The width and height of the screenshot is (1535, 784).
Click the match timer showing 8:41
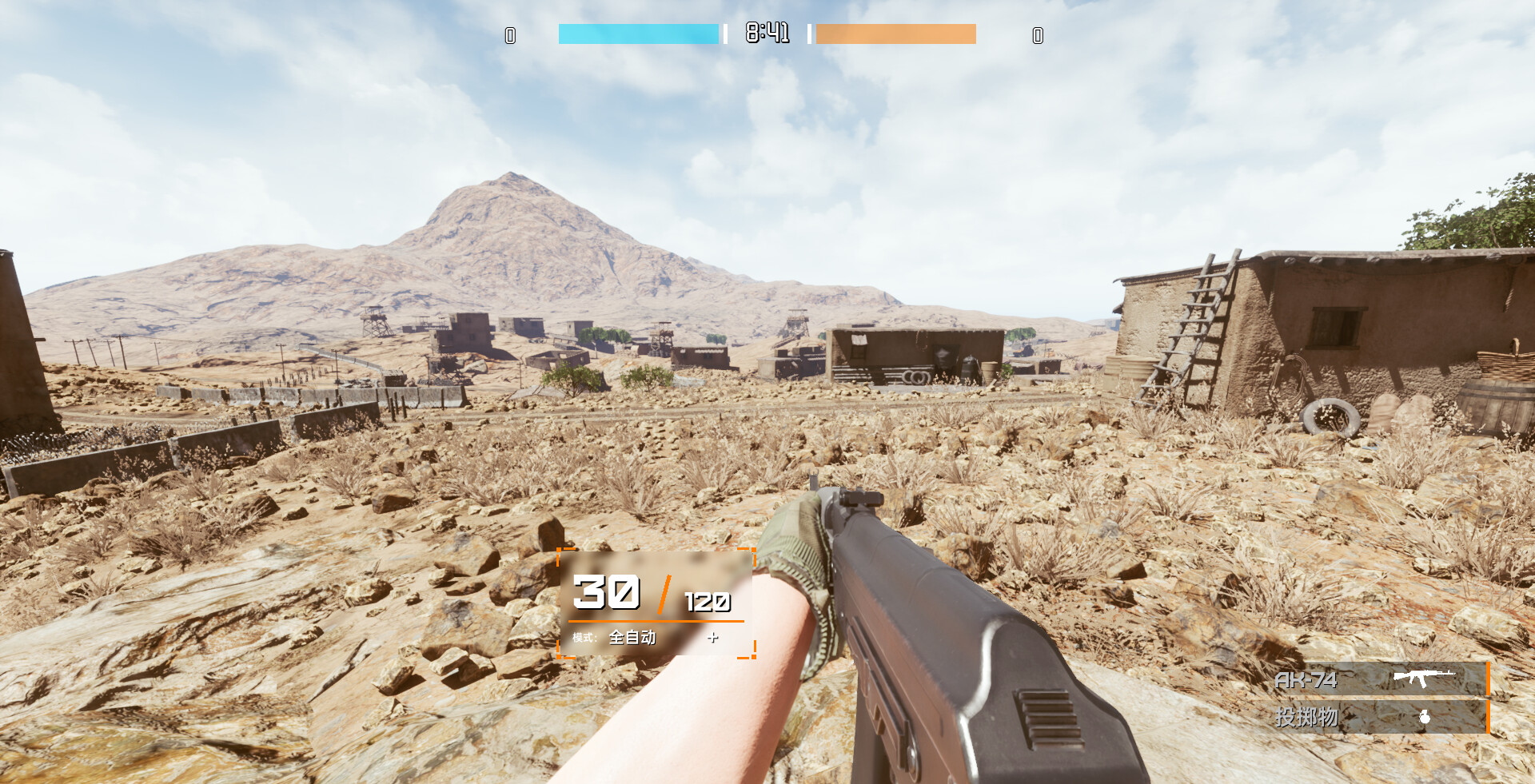pyautogui.click(x=767, y=33)
